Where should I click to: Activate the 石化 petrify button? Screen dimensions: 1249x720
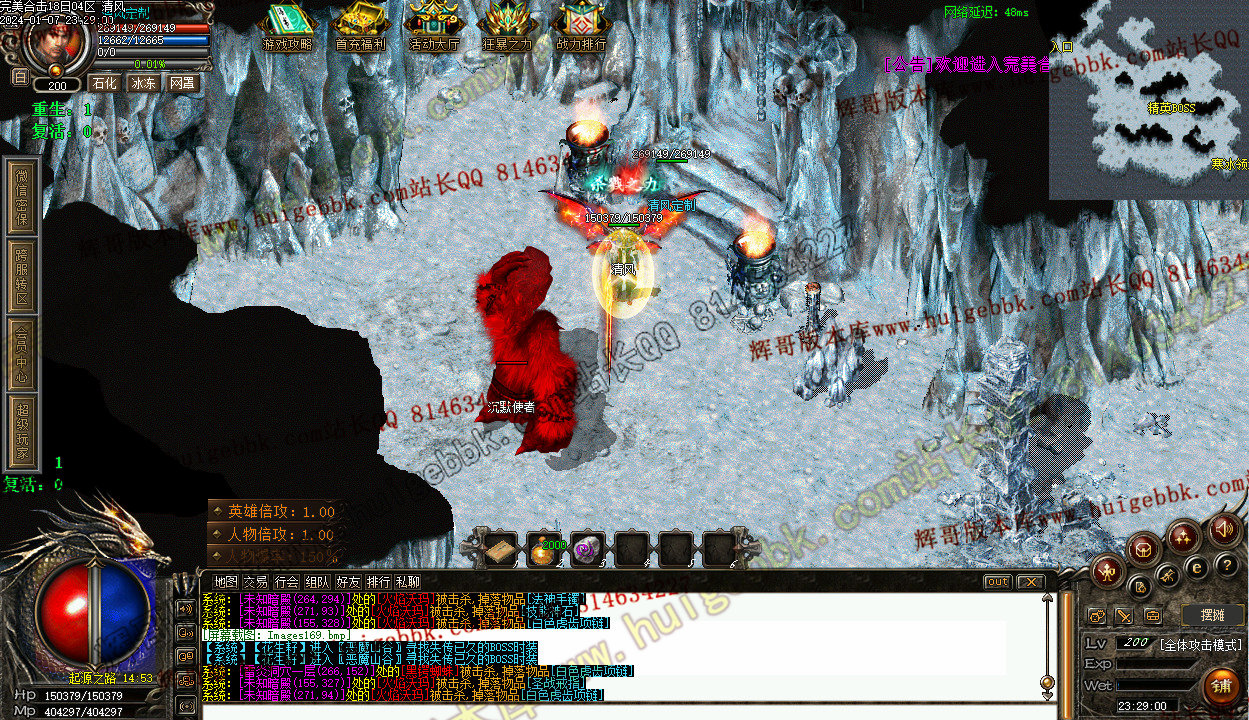pyautogui.click(x=104, y=83)
